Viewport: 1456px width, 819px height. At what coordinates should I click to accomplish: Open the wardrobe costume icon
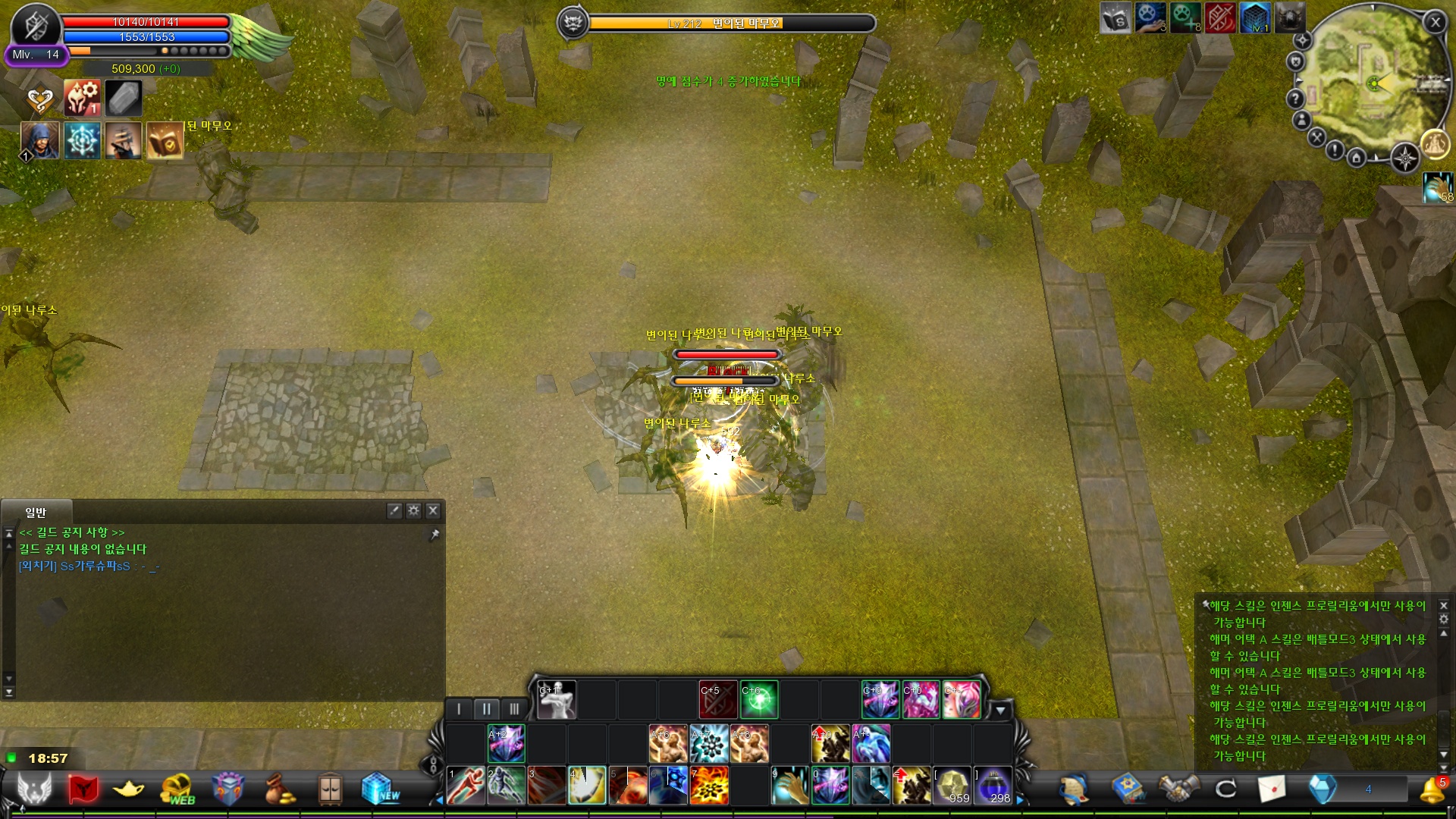(x=330, y=789)
